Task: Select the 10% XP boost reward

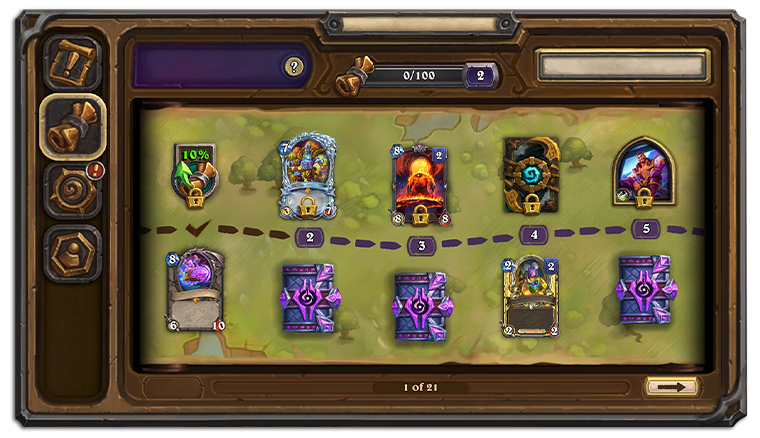Action: pyautogui.click(x=195, y=174)
